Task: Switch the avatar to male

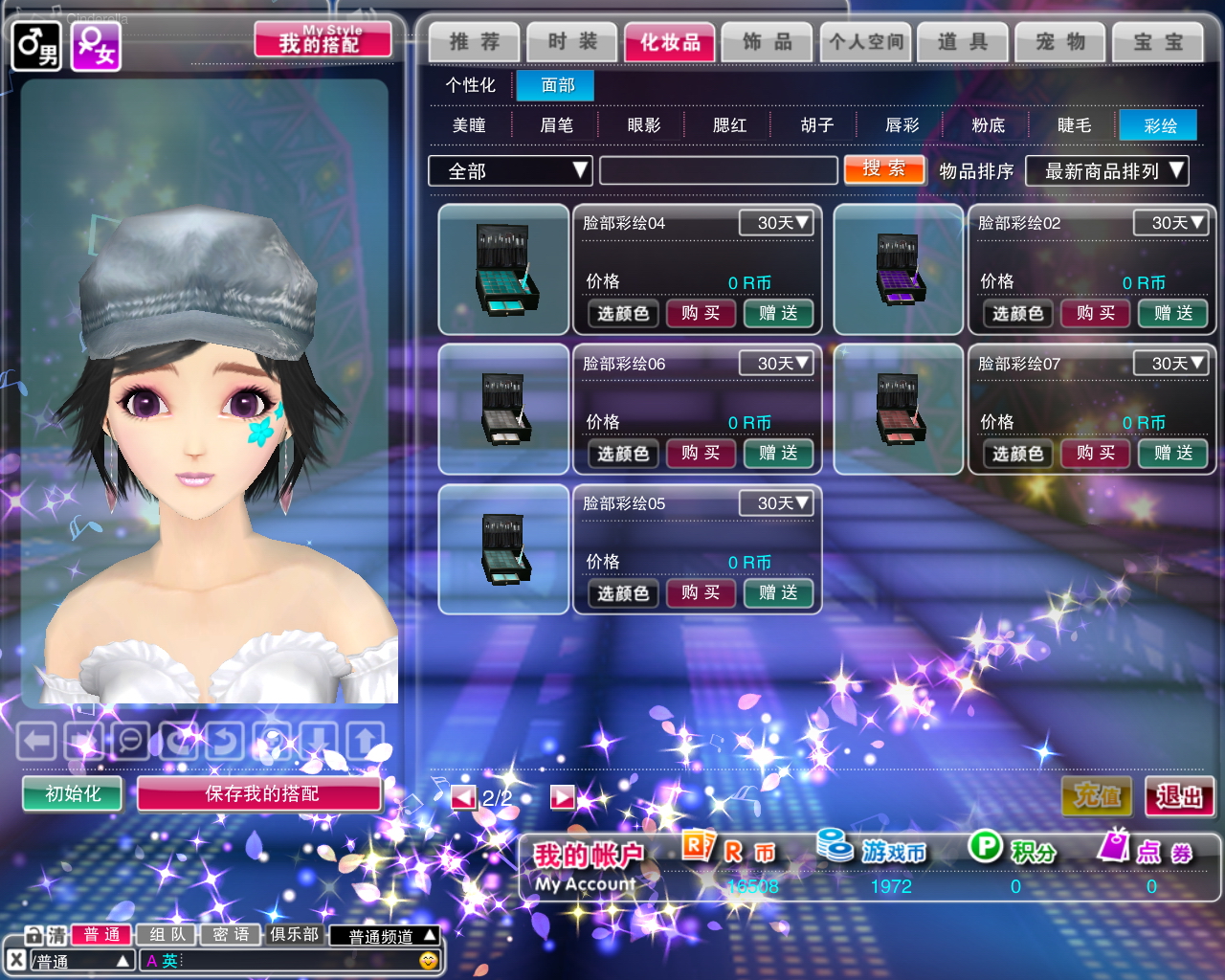Action: [36, 46]
